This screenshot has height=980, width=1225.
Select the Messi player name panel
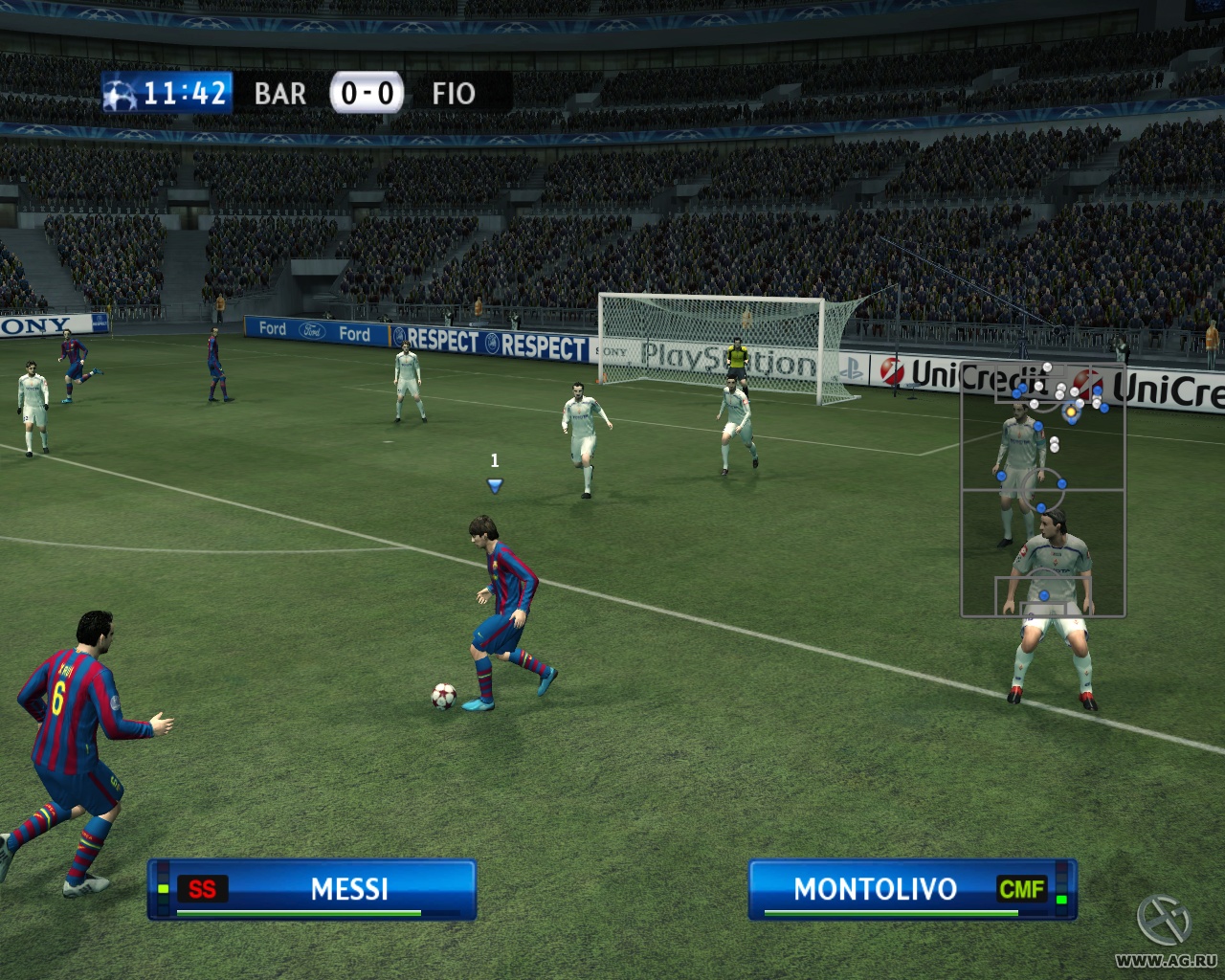coord(312,889)
